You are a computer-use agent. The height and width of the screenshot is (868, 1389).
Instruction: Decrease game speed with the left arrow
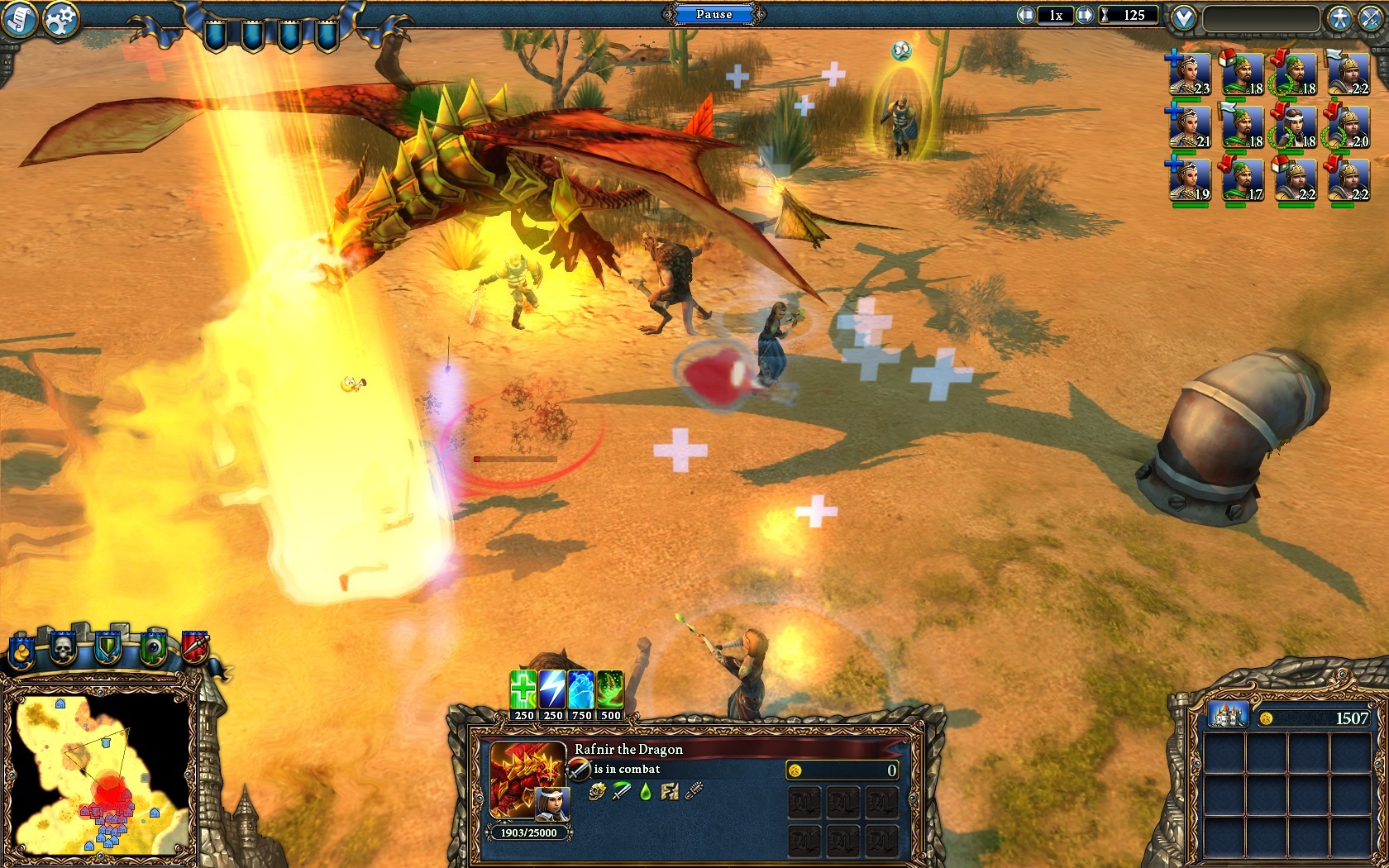(1025, 14)
